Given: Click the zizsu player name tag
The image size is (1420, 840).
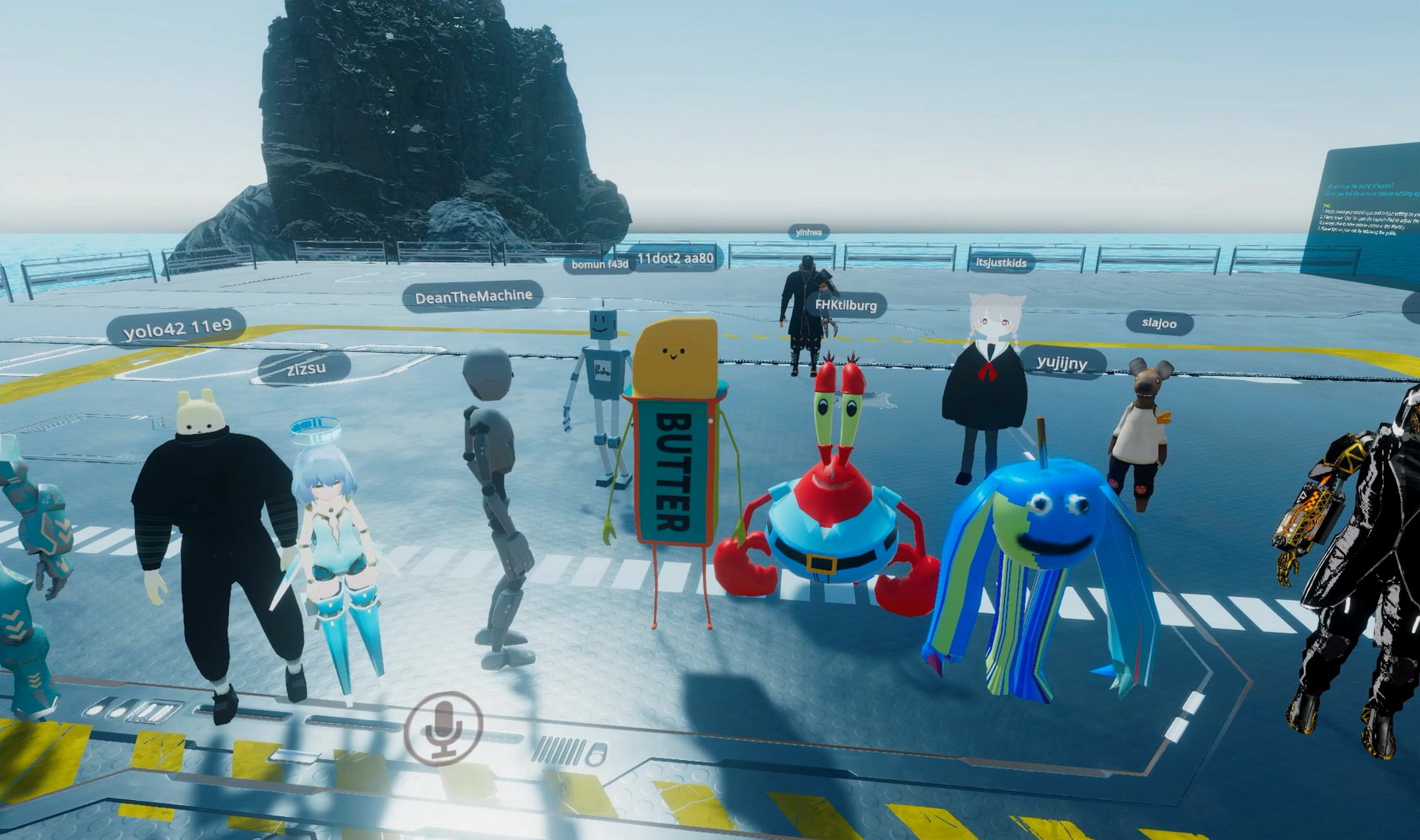Looking at the screenshot, I should [306, 368].
